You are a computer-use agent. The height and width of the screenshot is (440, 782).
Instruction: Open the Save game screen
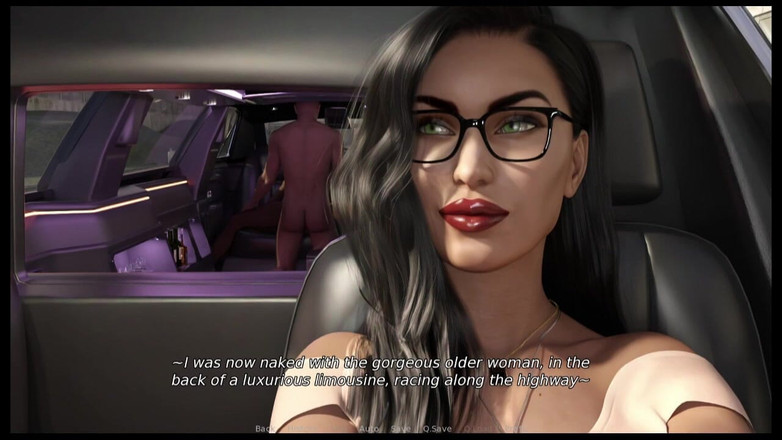tap(400, 429)
